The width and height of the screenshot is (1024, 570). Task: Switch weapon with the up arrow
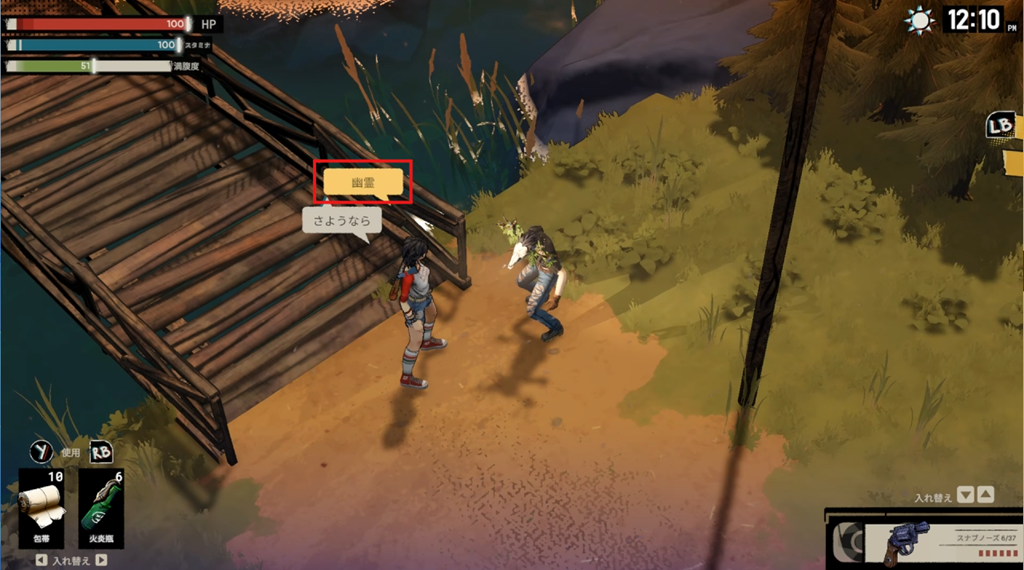click(x=985, y=494)
